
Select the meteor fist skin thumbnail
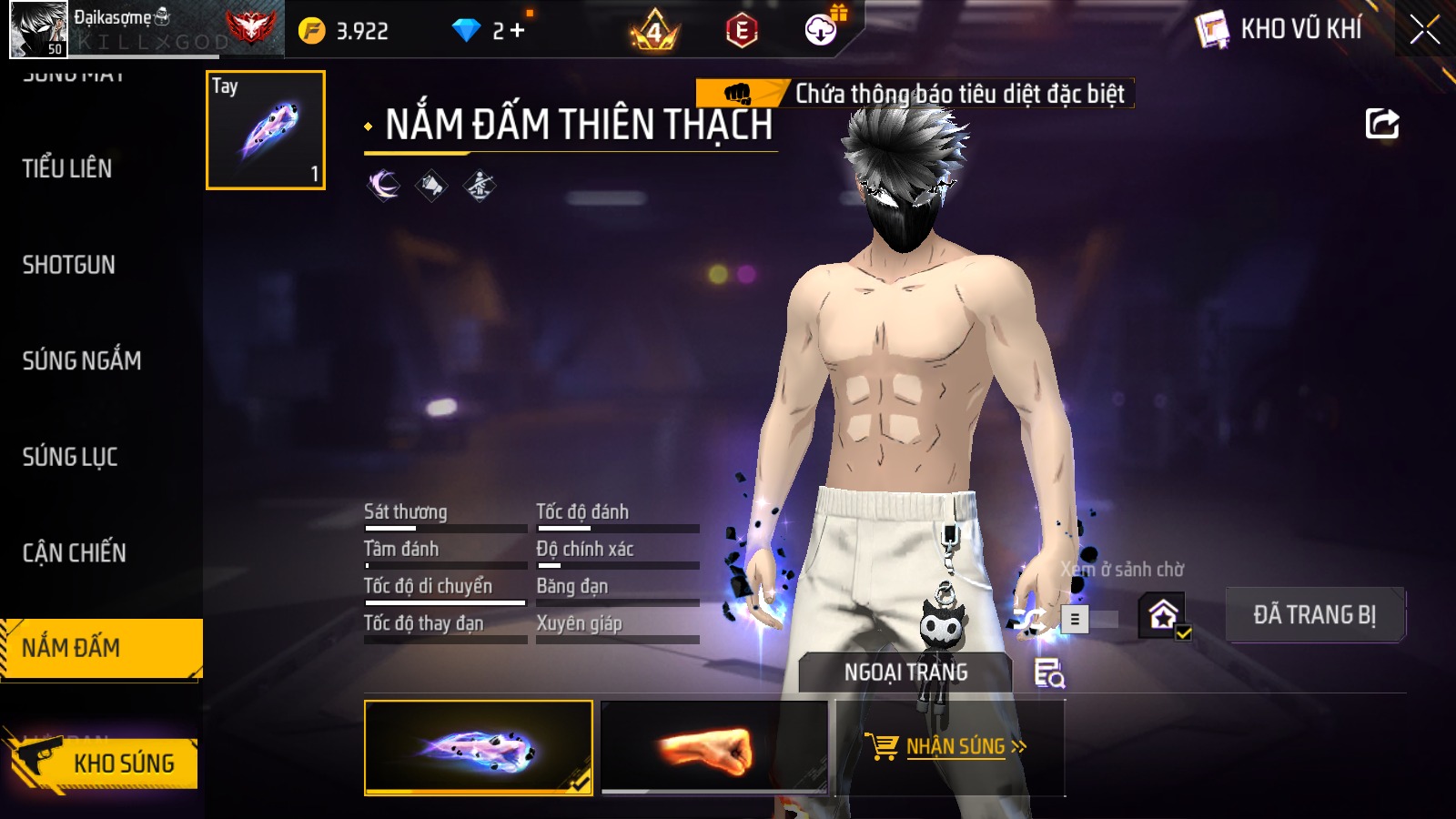click(479, 747)
